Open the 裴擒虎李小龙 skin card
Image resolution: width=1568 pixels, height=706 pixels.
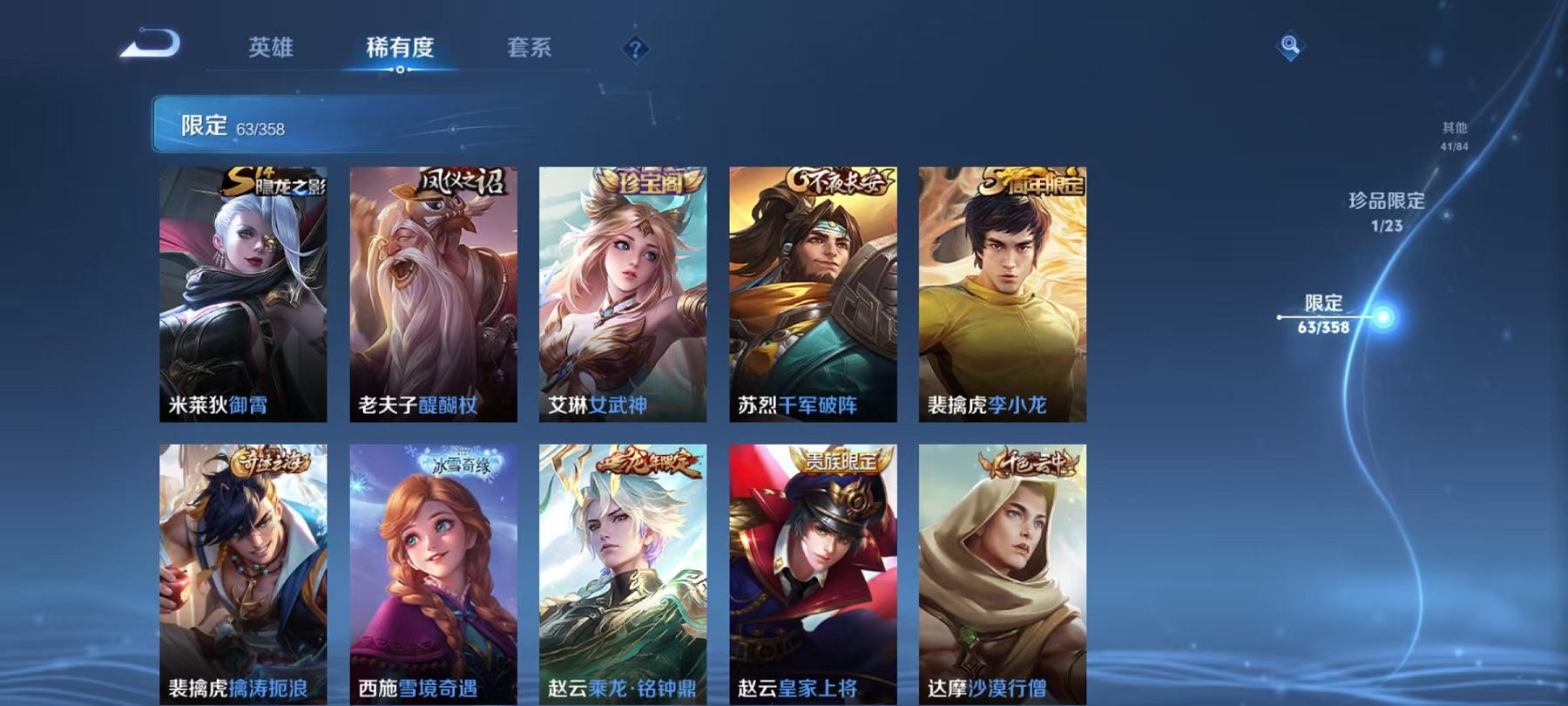click(1004, 296)
